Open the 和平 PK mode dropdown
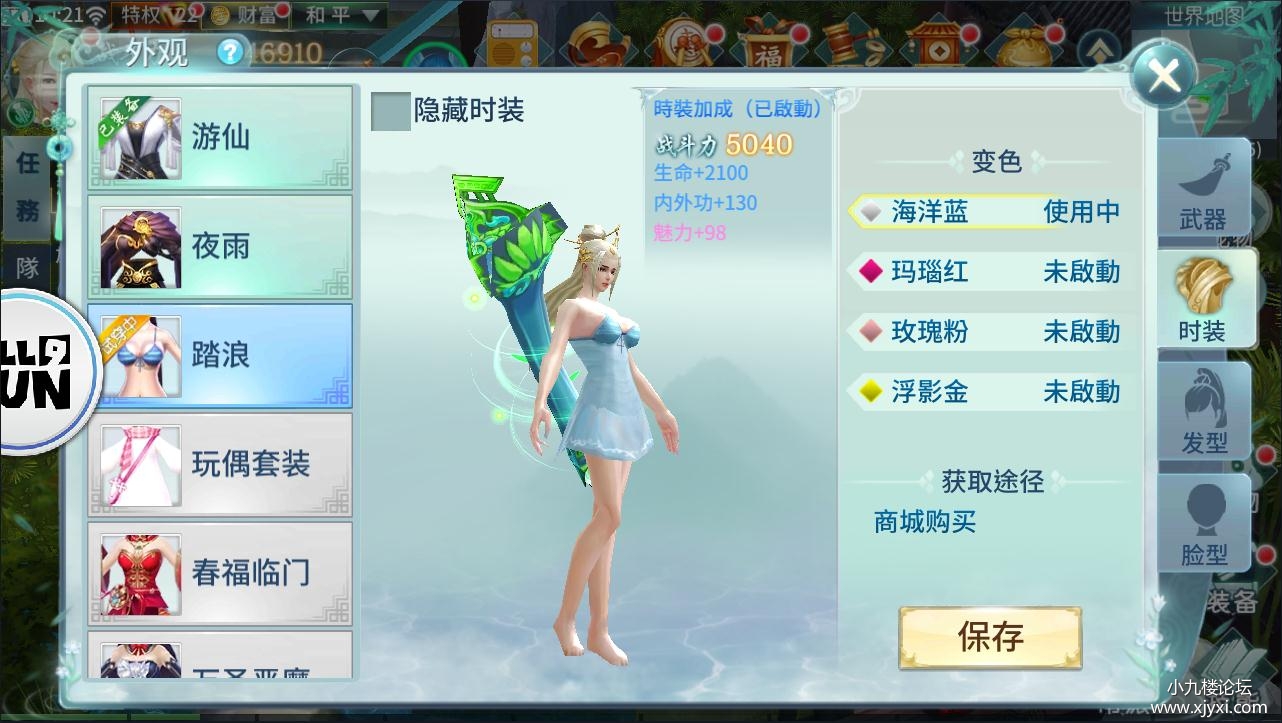 [342, 15]
